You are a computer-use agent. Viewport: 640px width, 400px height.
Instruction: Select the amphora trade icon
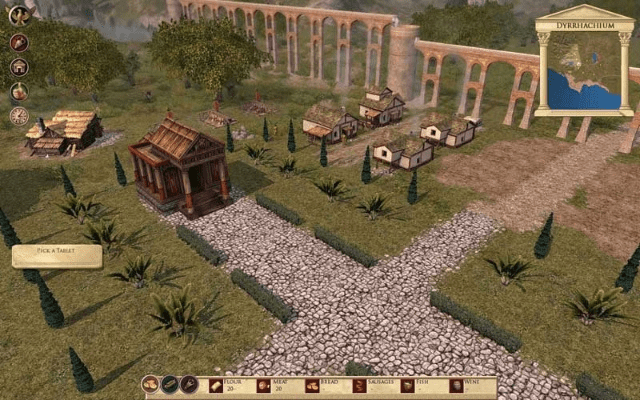coord(19,42)
